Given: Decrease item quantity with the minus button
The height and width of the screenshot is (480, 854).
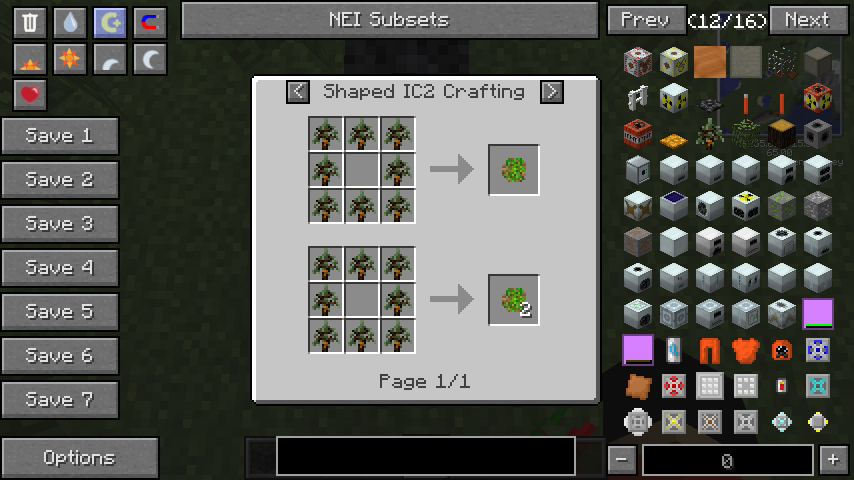Looking at the screenshot, I should tap(622, 460).
